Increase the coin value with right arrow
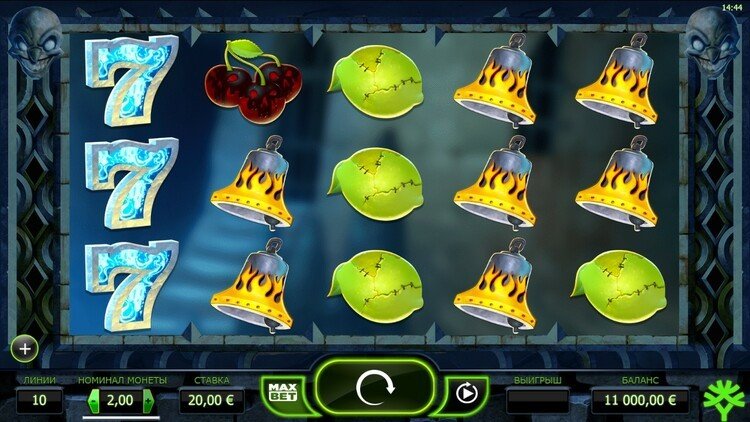Image resolution: width=750 pixels, height=422 pixels. 150,401
